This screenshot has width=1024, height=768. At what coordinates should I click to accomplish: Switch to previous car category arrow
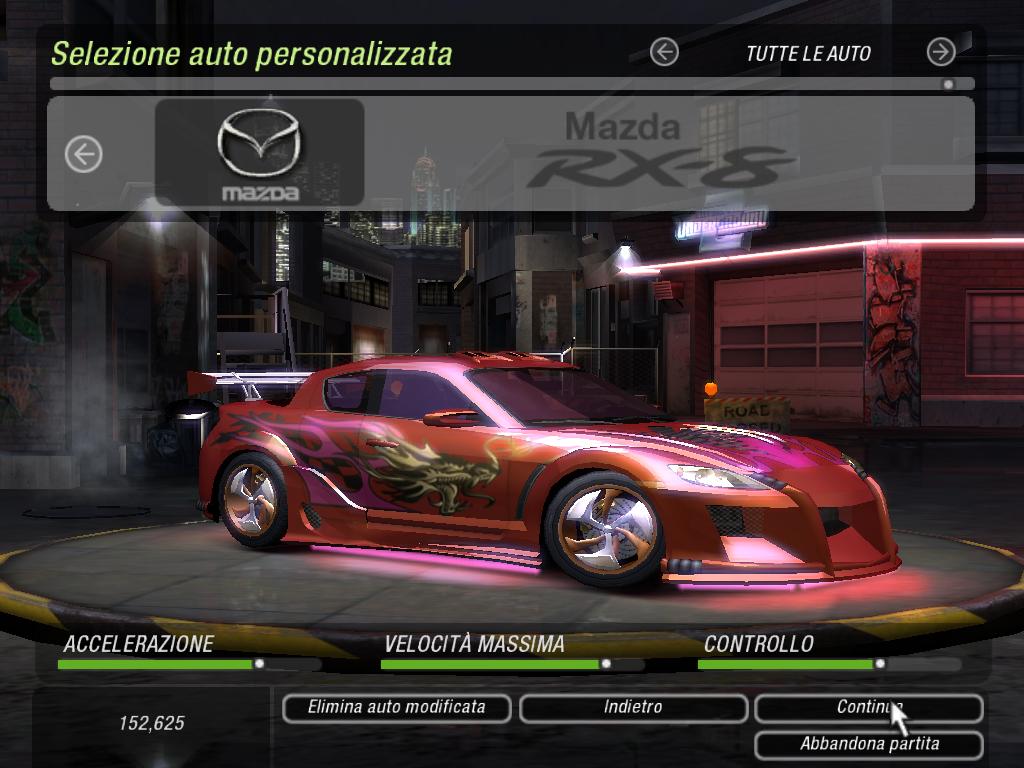click(664, 52)
